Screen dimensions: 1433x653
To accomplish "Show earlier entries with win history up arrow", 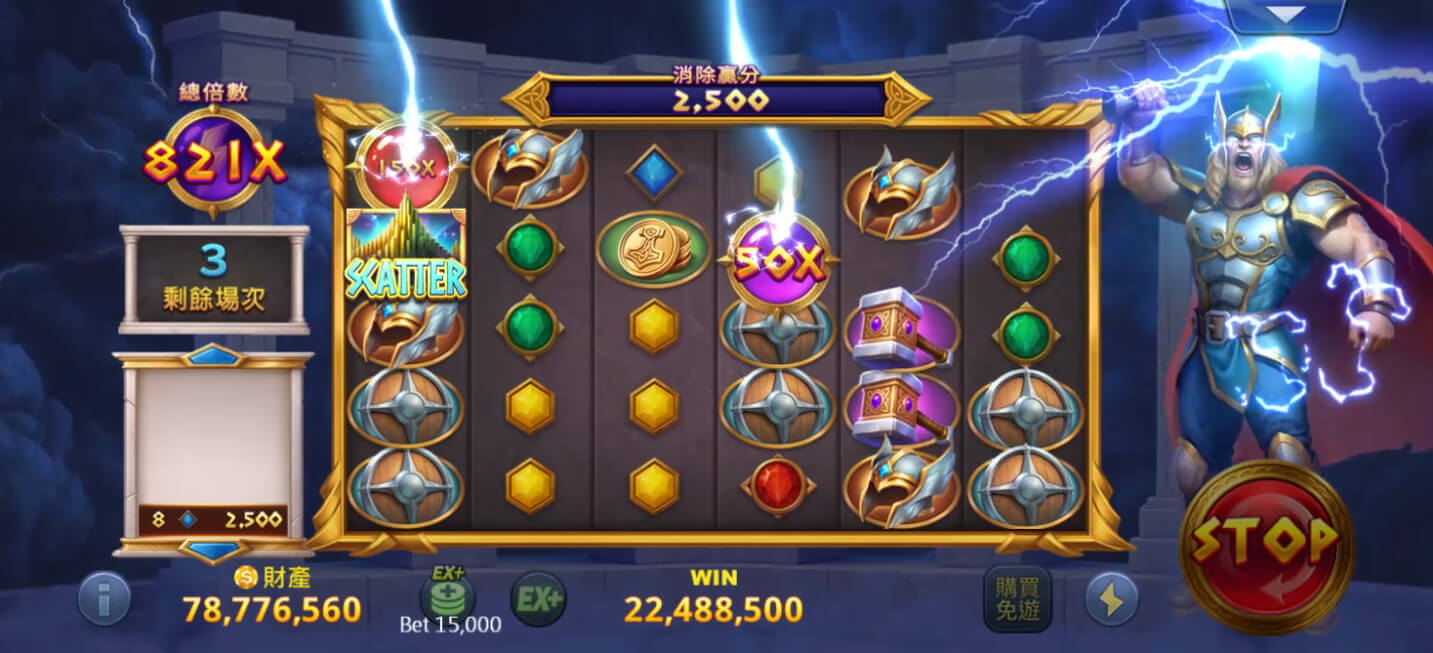I will pos(213,356).
